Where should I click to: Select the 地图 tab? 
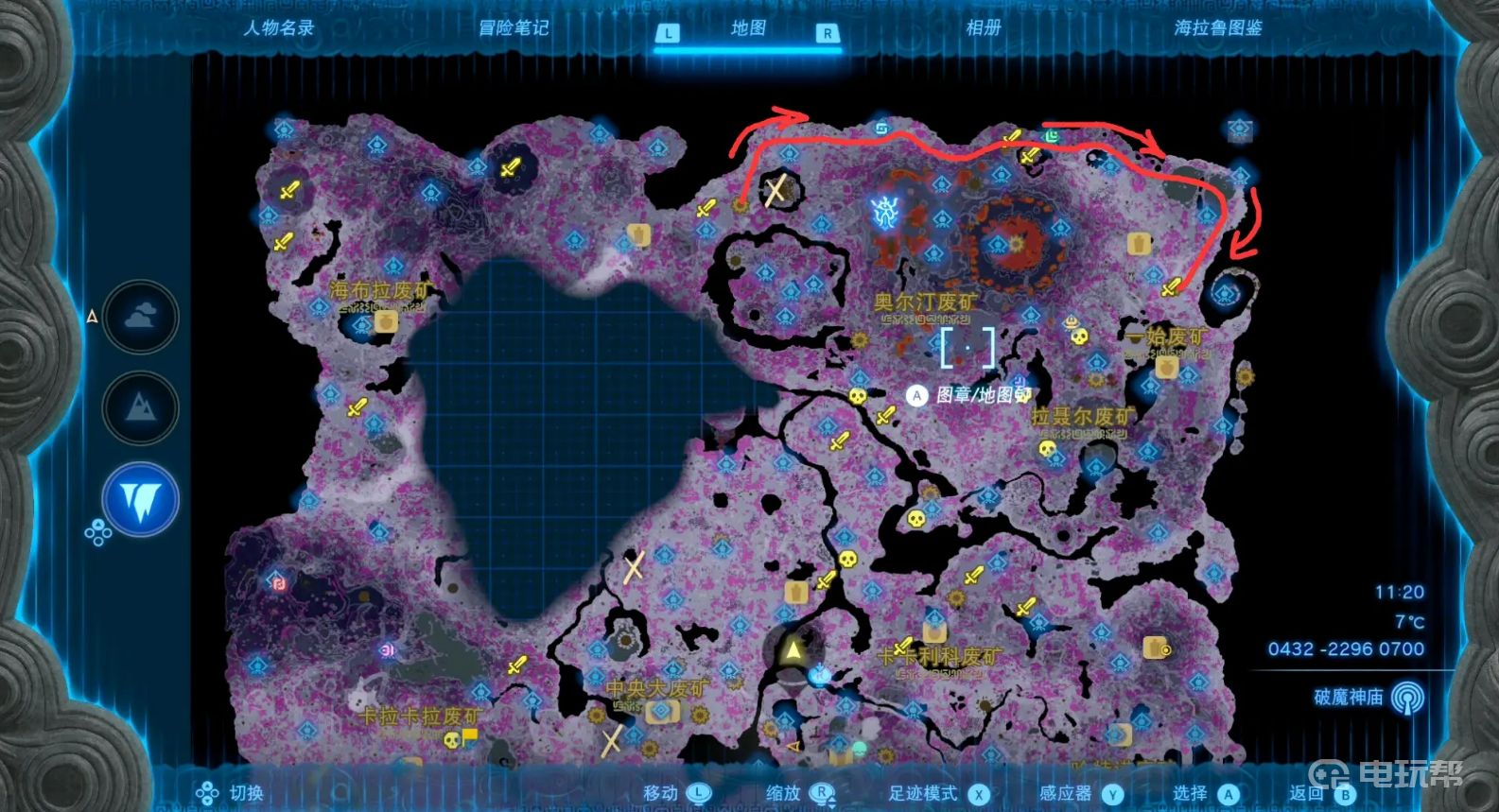tap(748, 28)
